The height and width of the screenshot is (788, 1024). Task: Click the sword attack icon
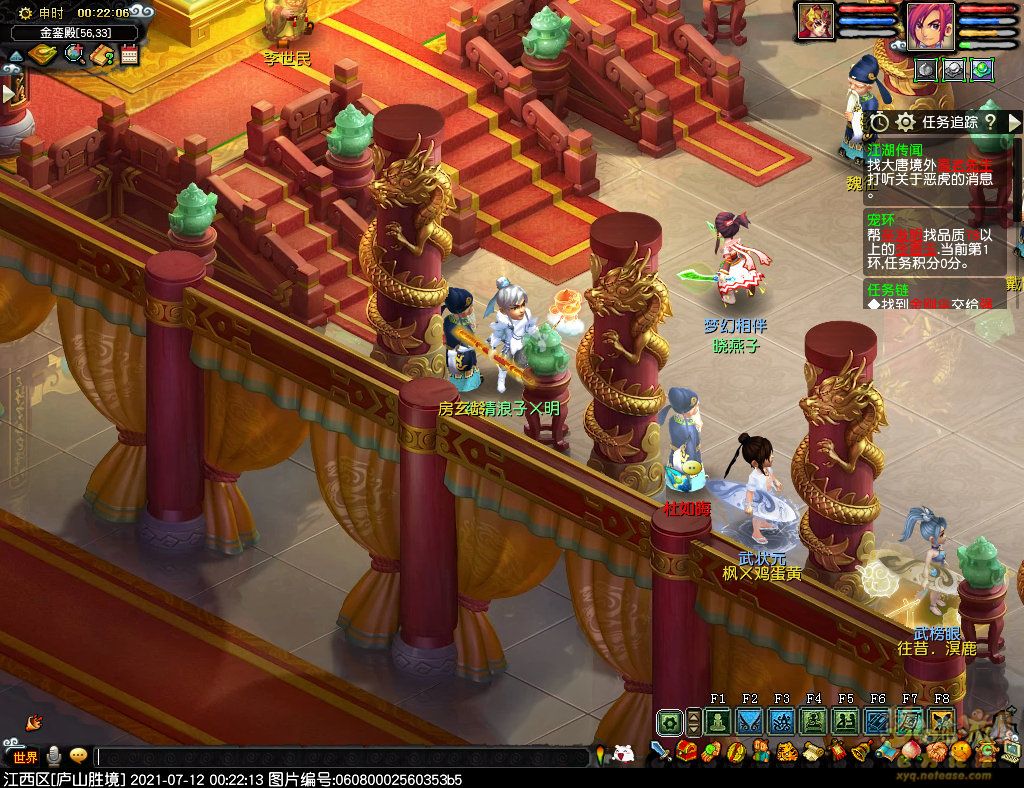click(x=661, y=751)
